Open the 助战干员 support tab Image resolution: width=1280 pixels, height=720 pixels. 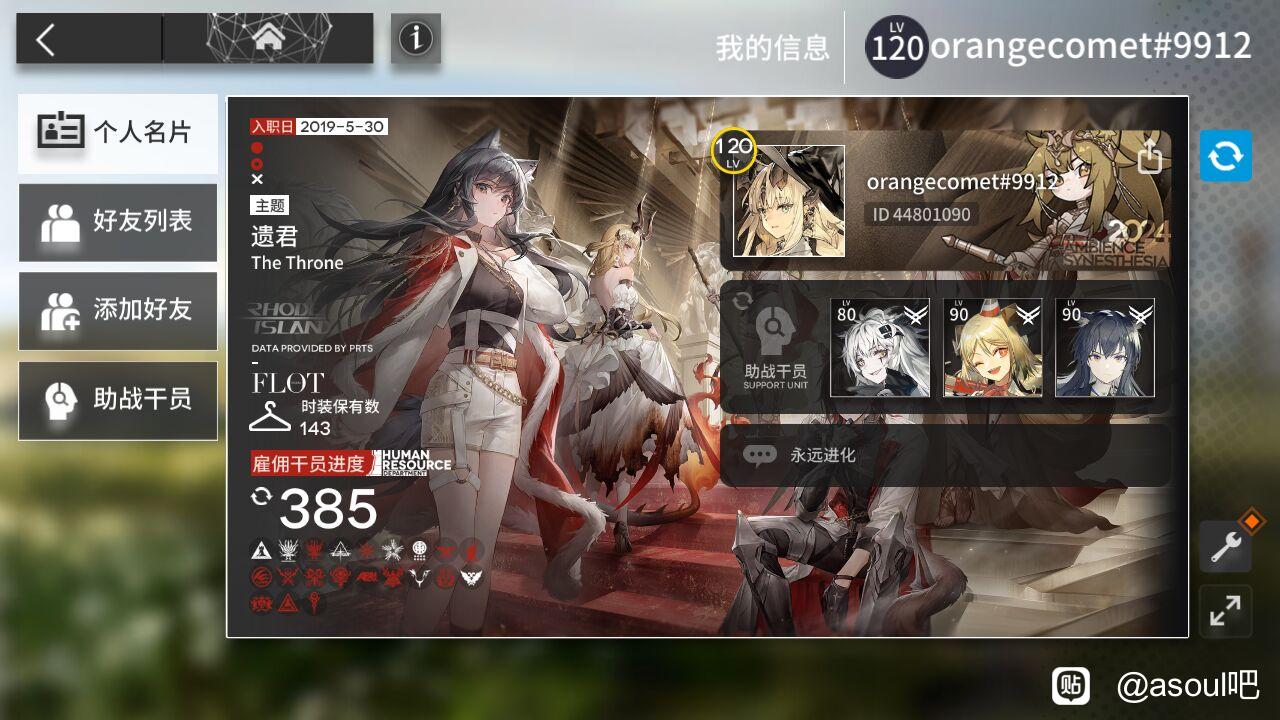pyautogui.click(x=118, y=400)
